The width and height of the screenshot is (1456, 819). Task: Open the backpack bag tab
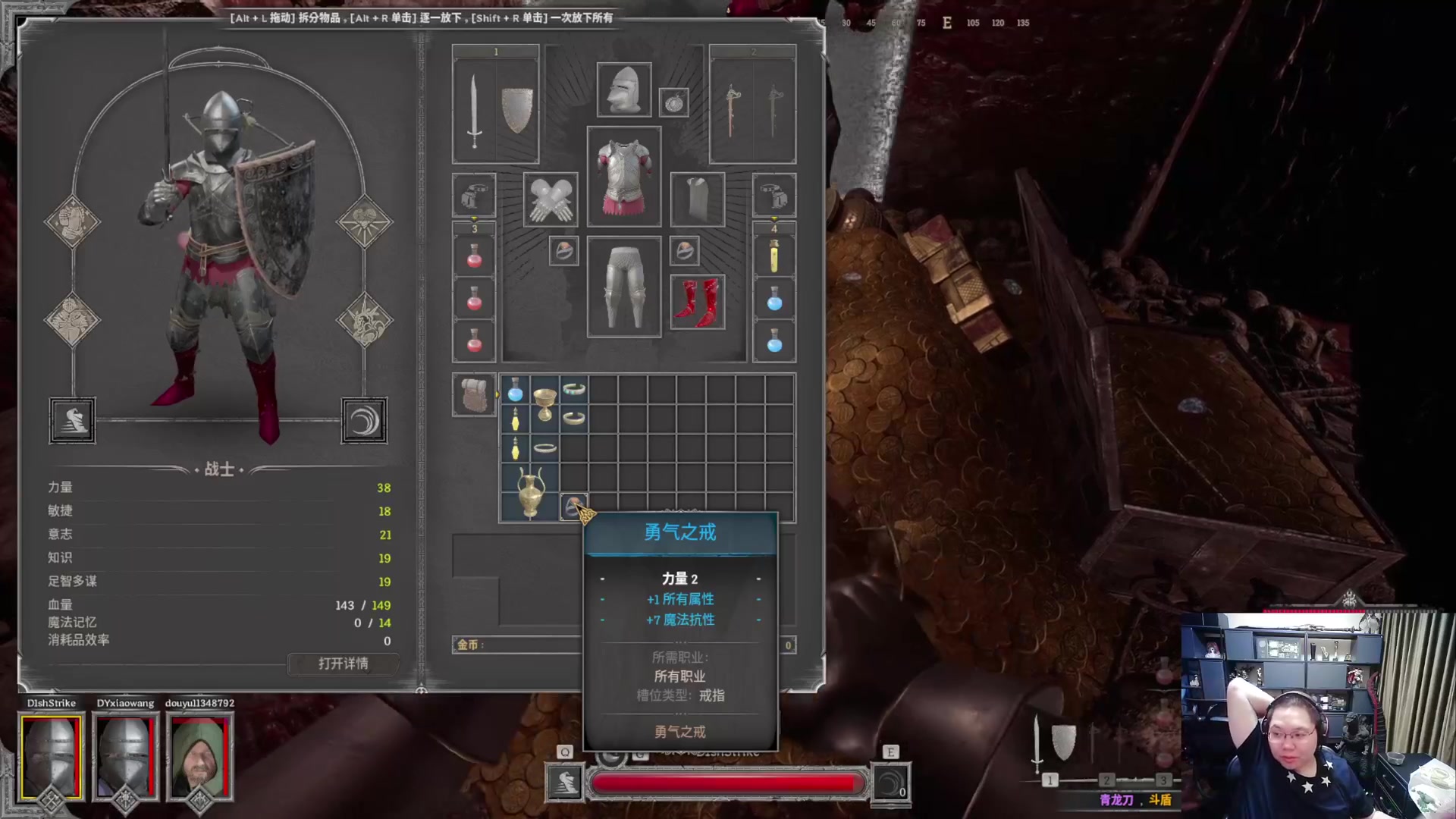point(474,395)
